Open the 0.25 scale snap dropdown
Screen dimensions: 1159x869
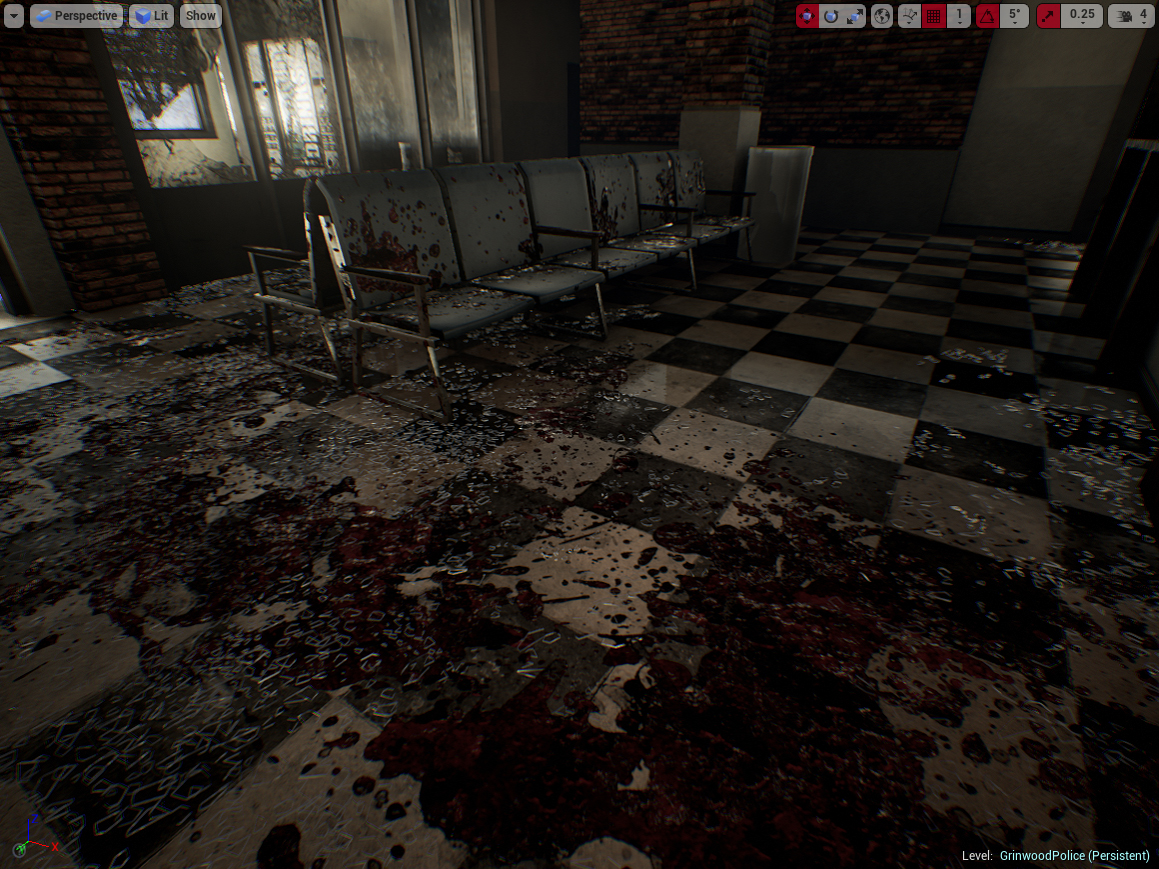[x=1082, y=15]
